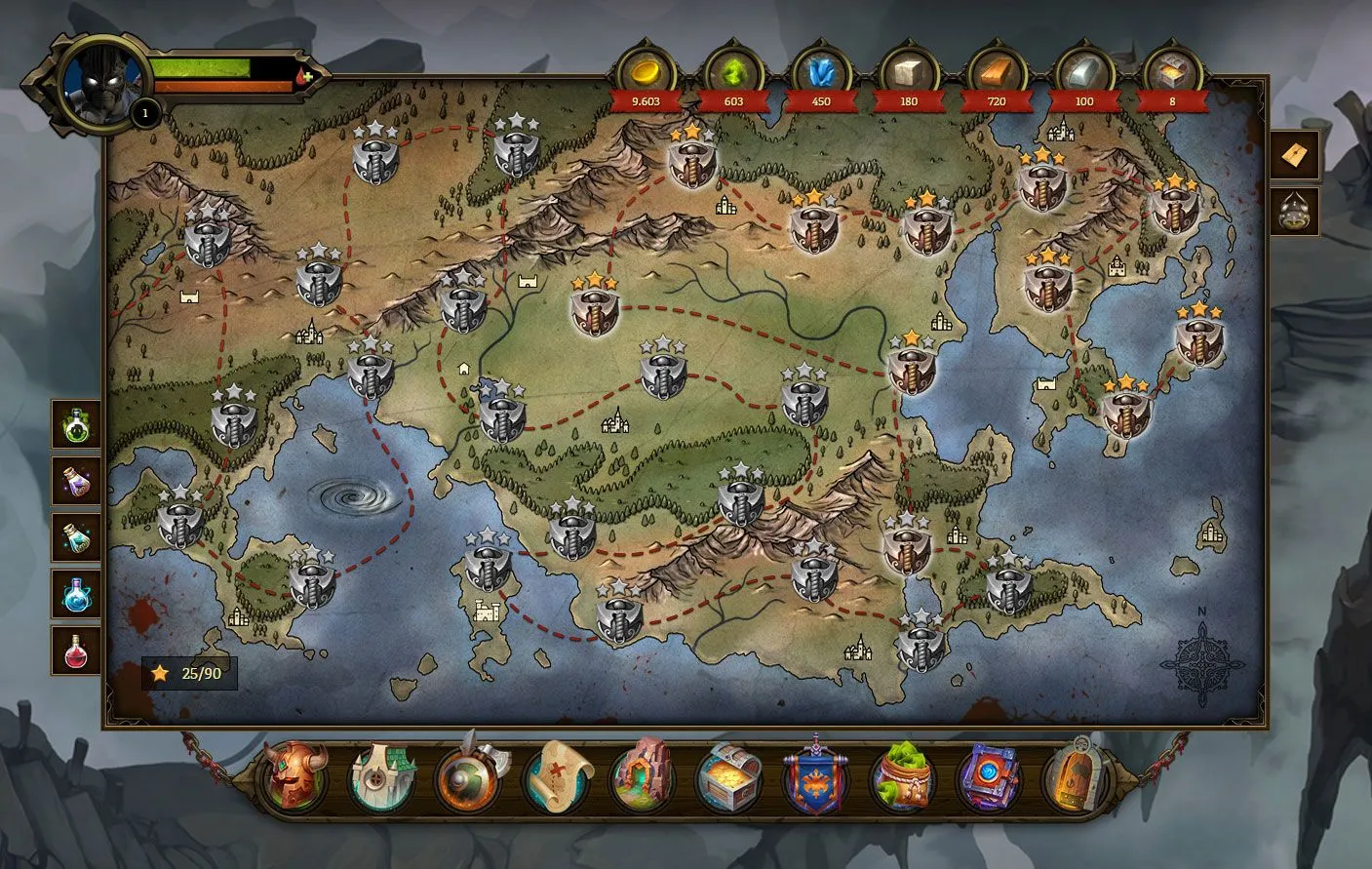Select the silver helmet icon below the envelope
1372x869 pixels.
1295,212
